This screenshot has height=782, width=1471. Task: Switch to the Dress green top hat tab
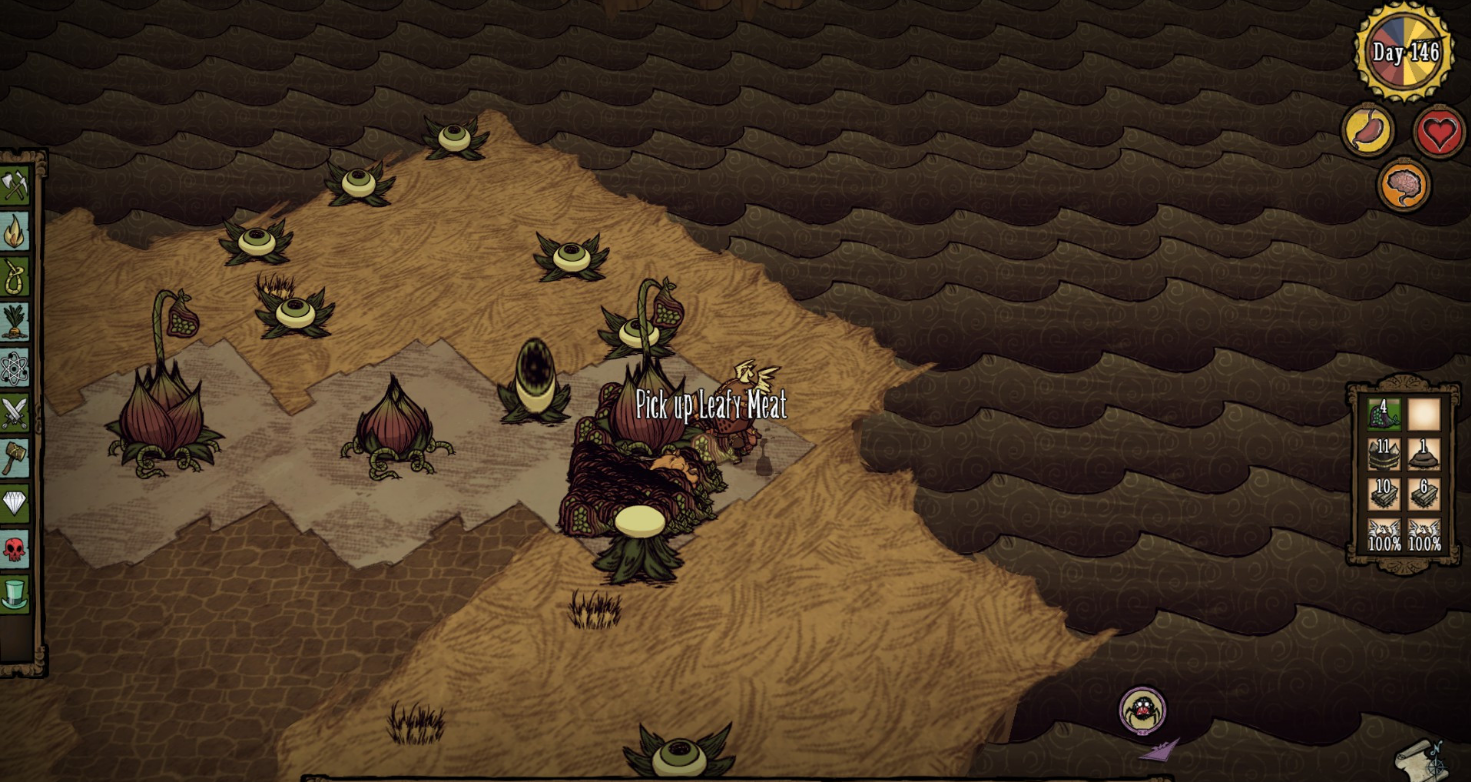tap(15, 594)
